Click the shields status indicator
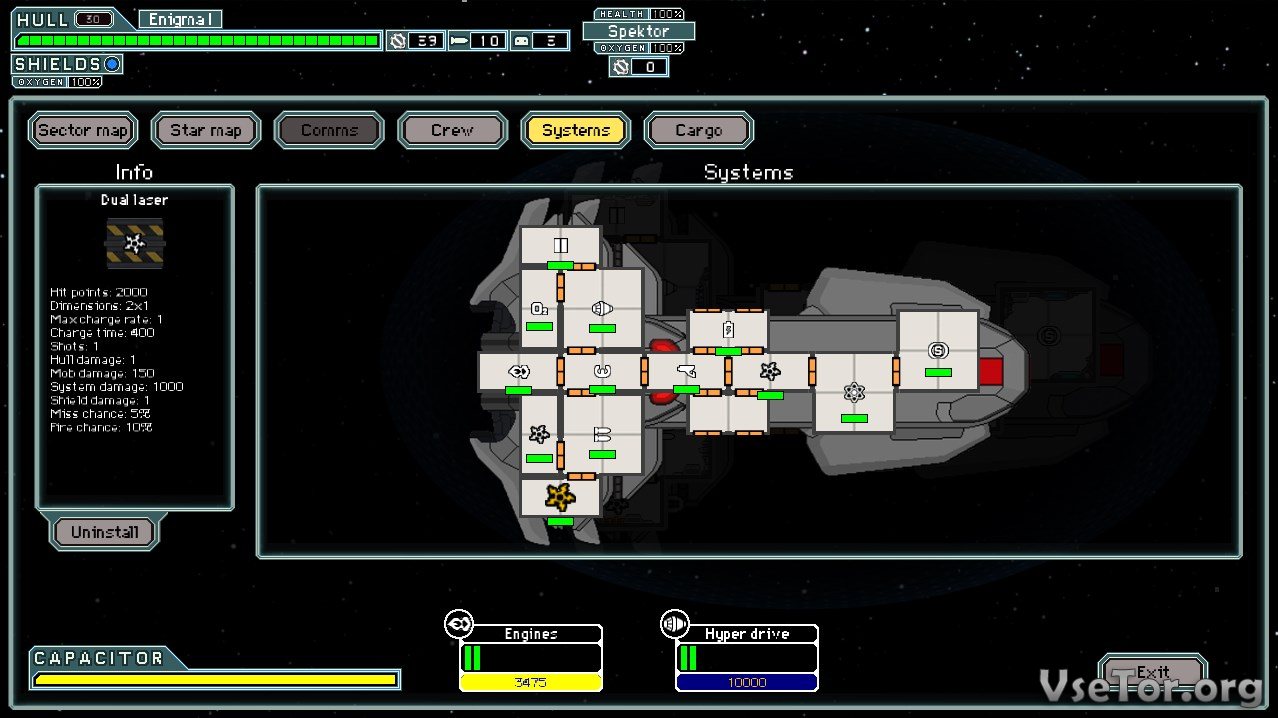 (x=112, y=64)
